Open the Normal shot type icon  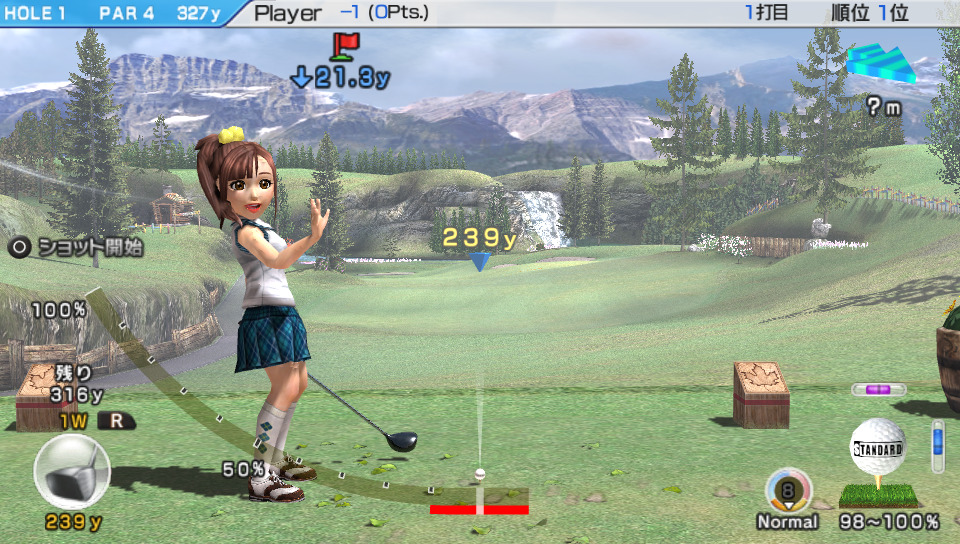point(788,491)
